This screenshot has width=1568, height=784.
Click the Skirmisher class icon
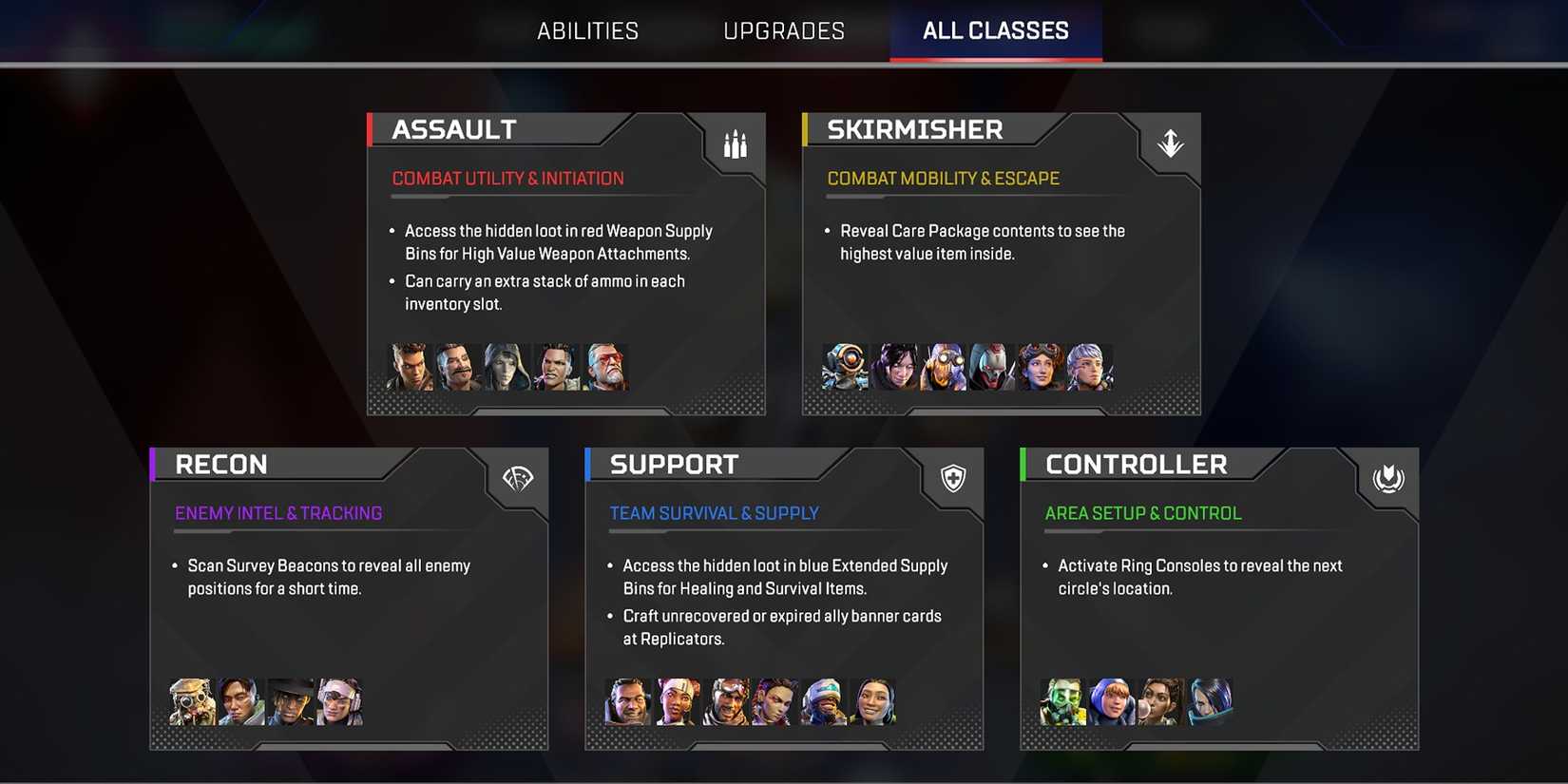point(1170,143)
